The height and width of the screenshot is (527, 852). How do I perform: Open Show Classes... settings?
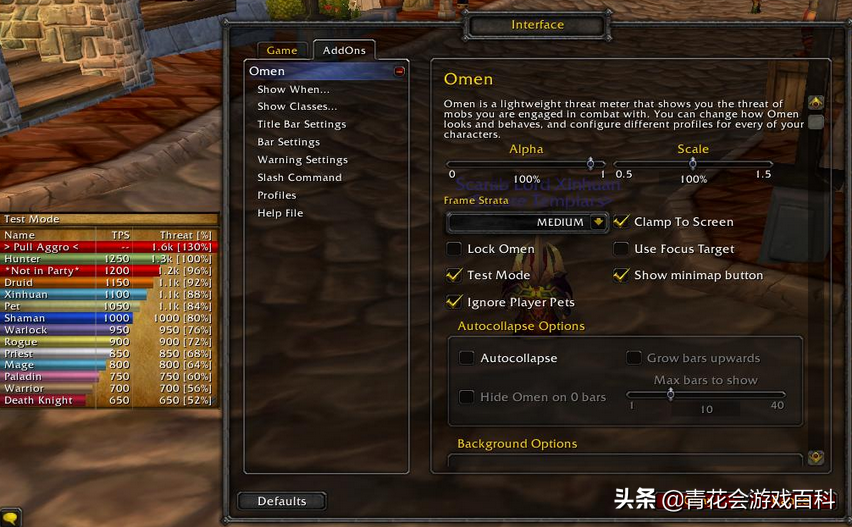(297, 106)
